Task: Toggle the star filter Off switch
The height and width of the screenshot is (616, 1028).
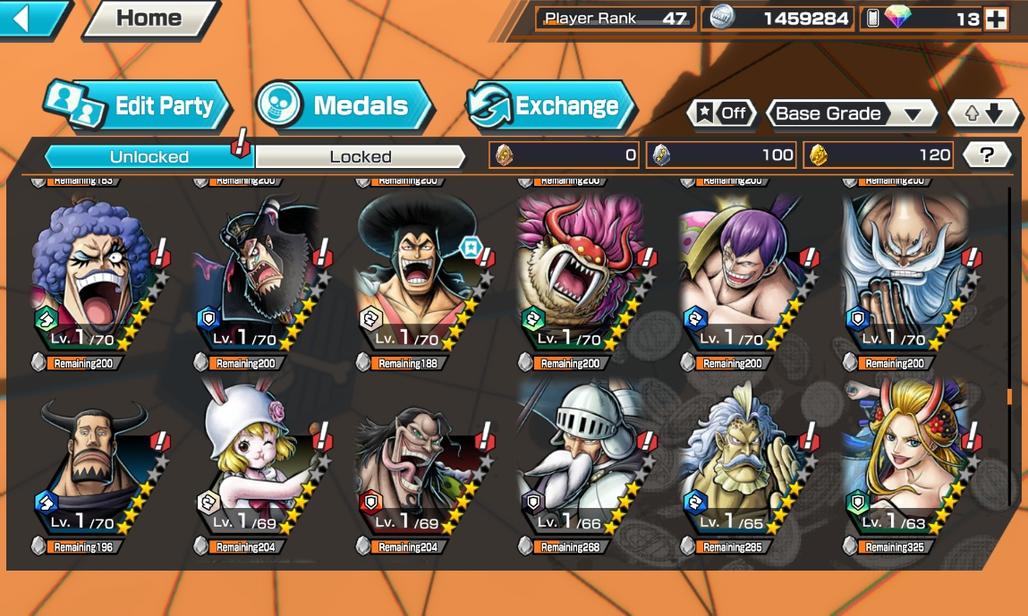Action: click(x=721, y=113)
